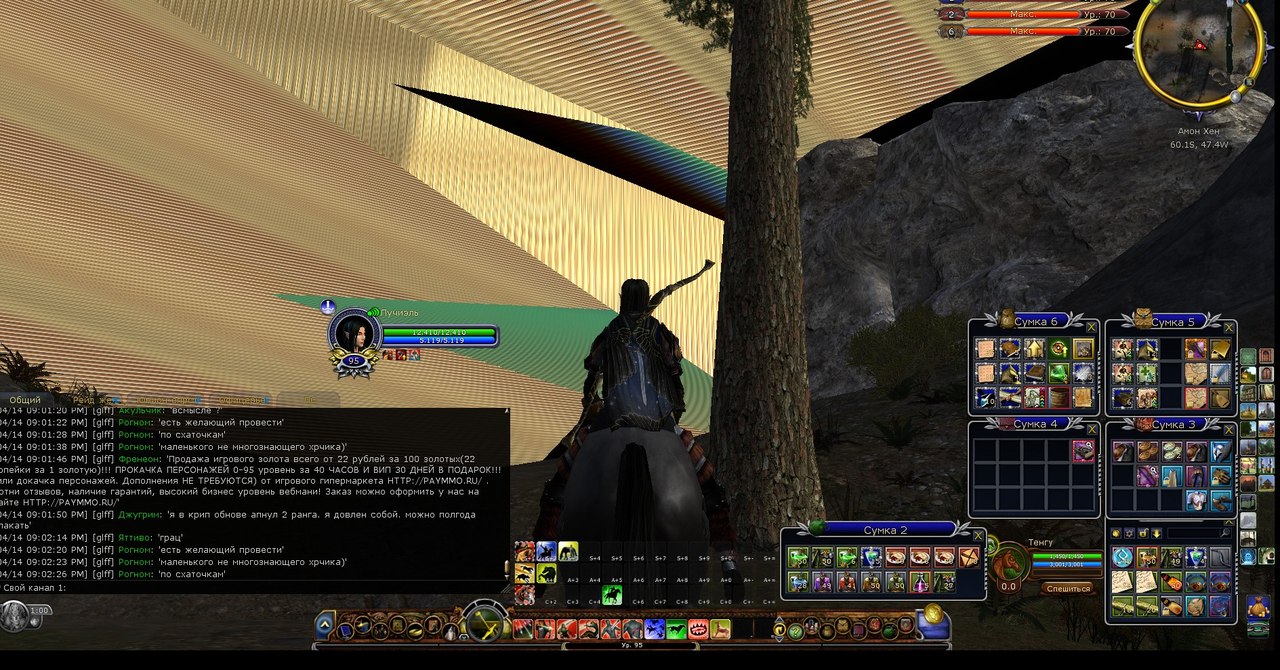This screenshot has height=670, width=1280.
Task: Select the green gem in Сумка 6
Action: [x=1058, y=372]
